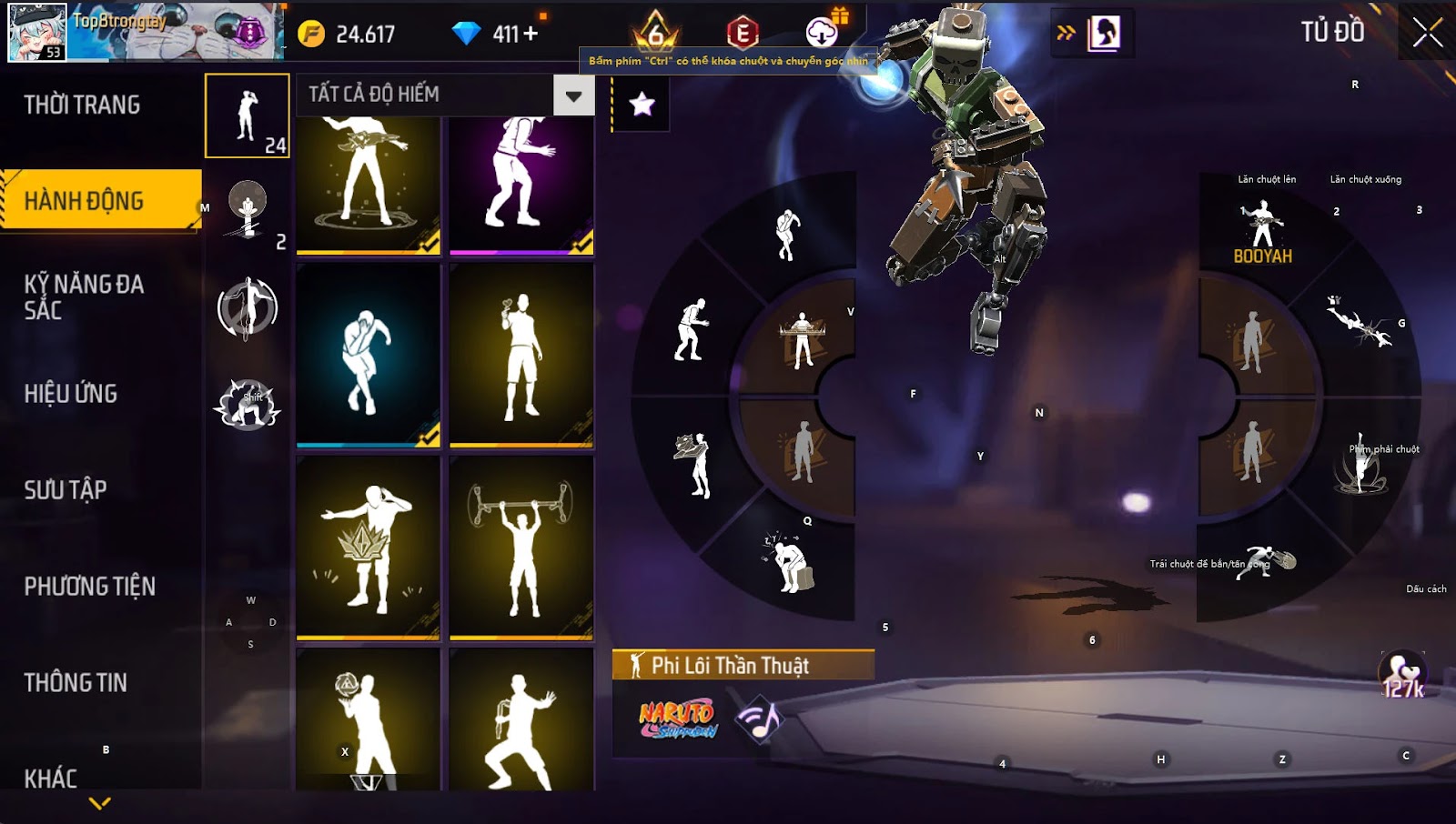Expand more categories with the down arrow
The image size is (1456, 824).
pyautogui.click(x=100, y=803)
